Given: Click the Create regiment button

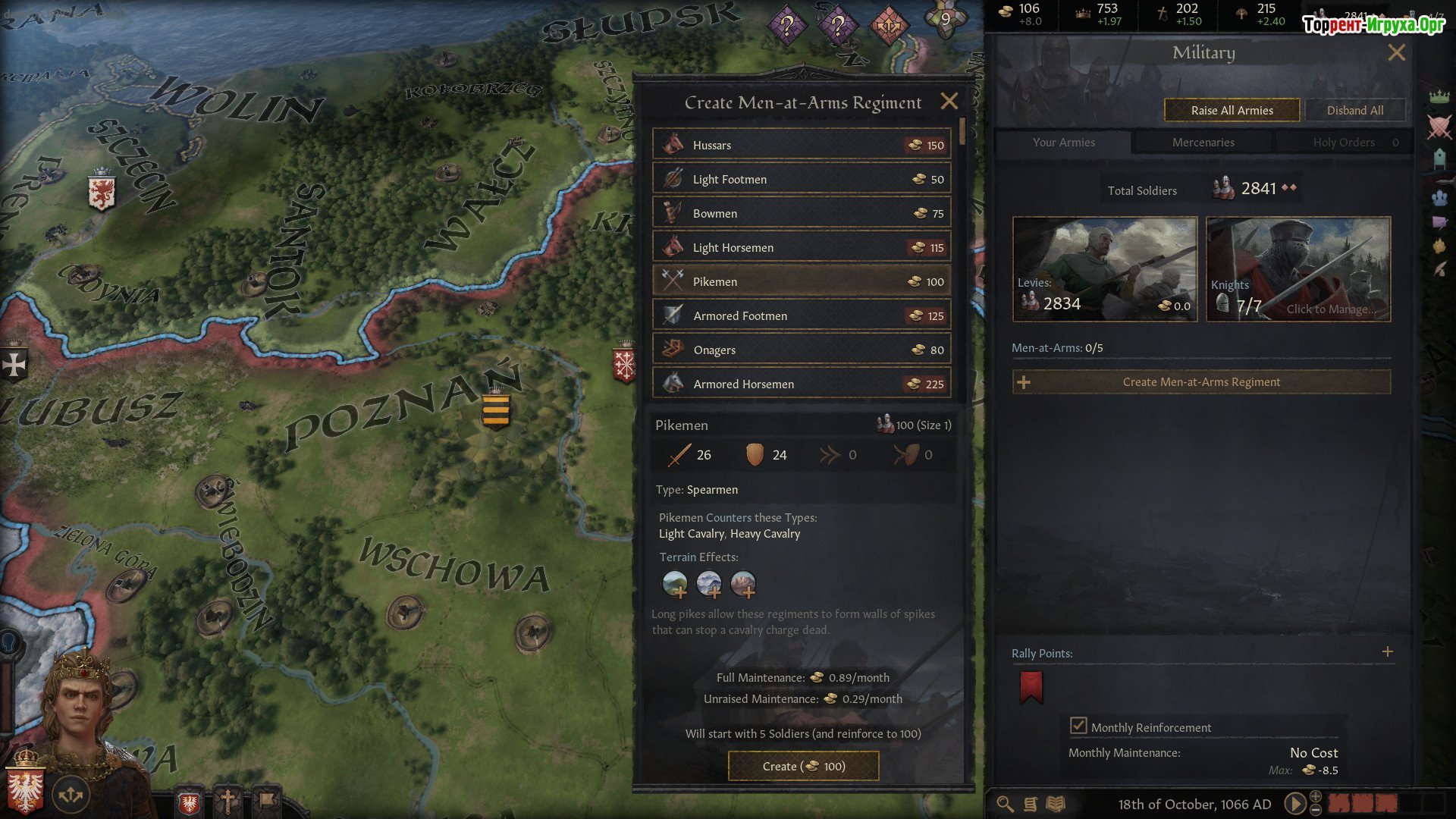Looking at the screenshot, I should pyautogui.click(x=803, y=766).
